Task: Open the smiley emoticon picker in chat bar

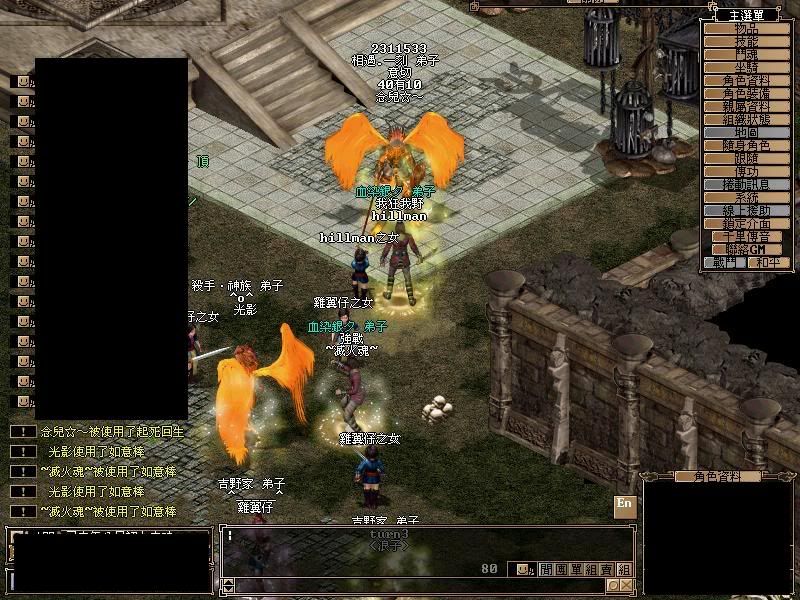Action: tap(522, 569)
